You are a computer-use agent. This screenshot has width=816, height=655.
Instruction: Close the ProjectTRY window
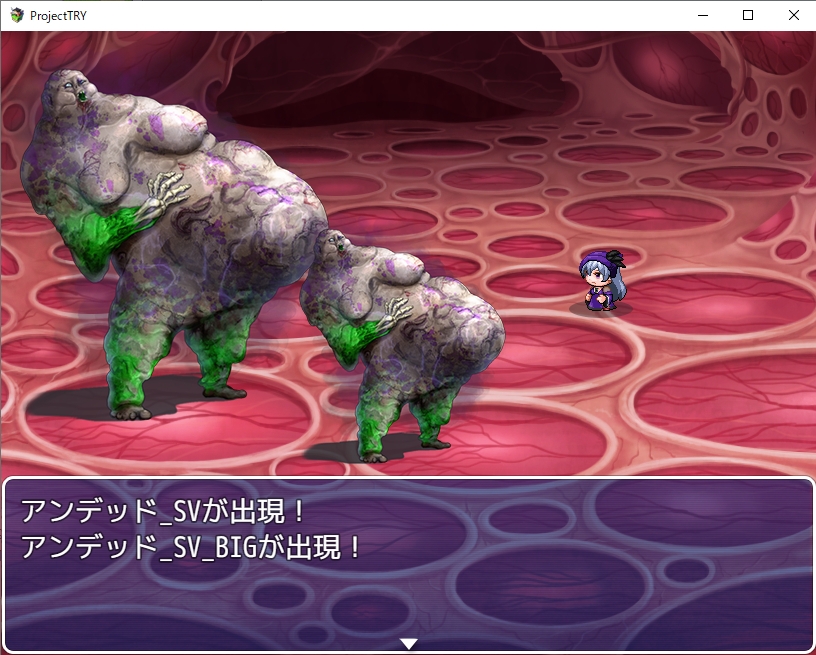793,15
